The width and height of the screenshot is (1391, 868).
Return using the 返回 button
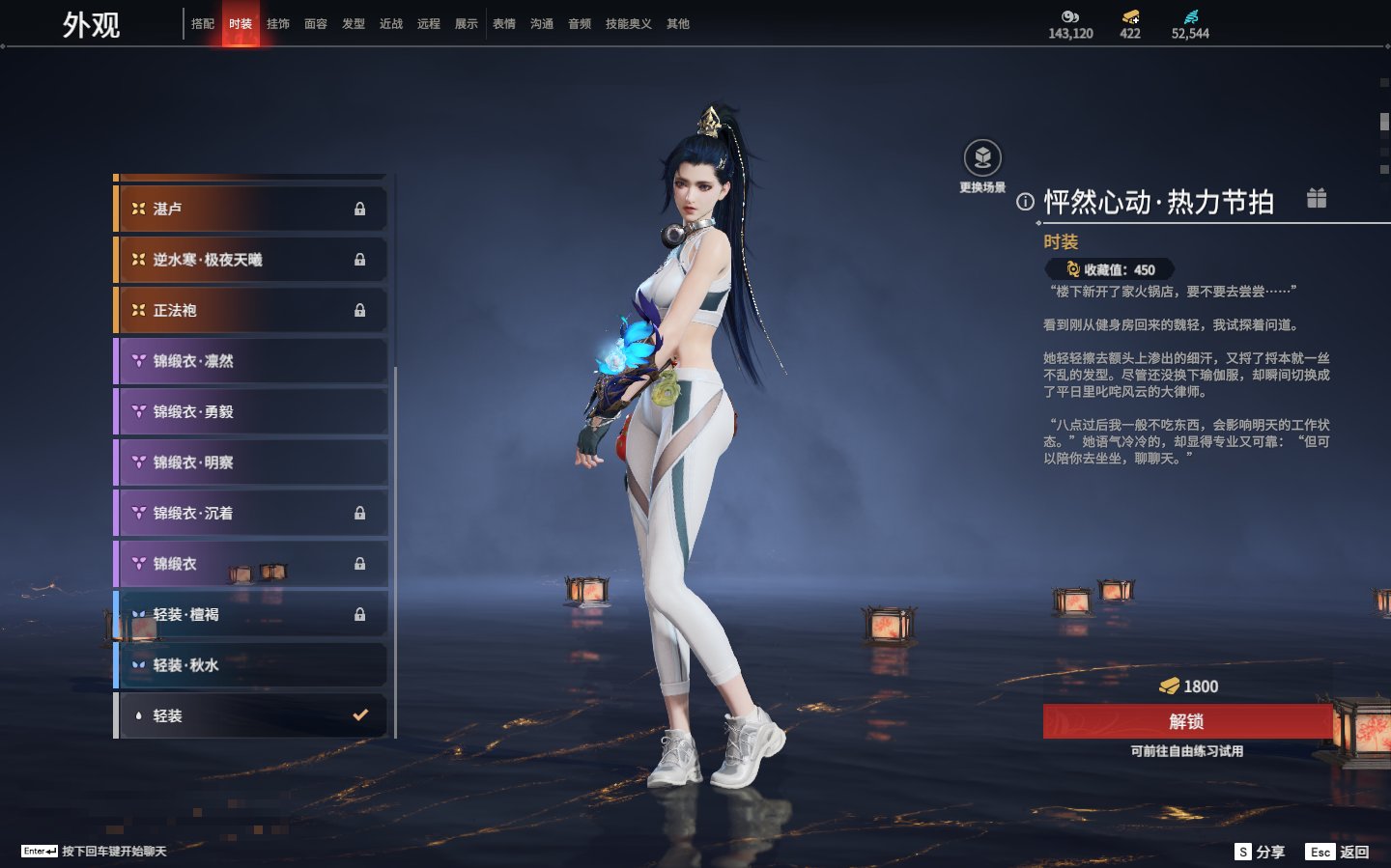point(1338,852)
